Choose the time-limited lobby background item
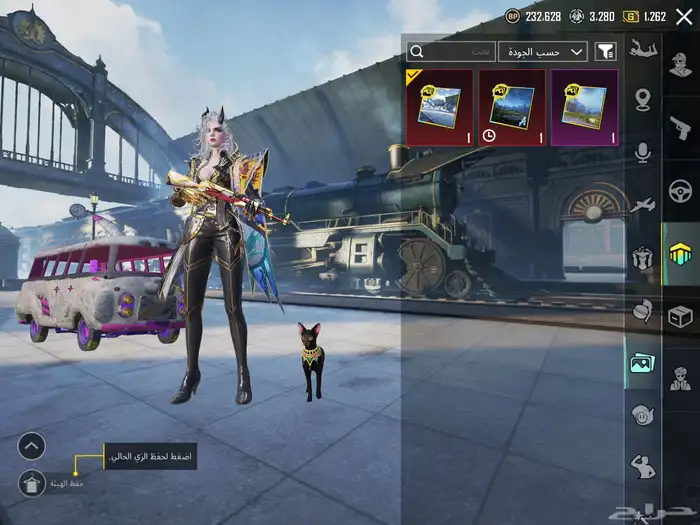 click(x=512, y=107)
